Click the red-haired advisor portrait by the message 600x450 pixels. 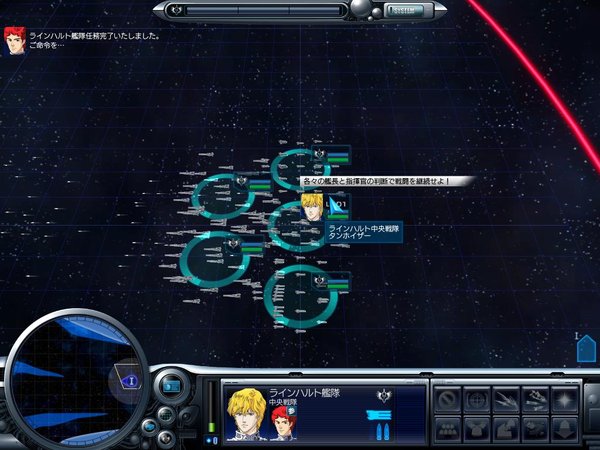tap(14, 39)
